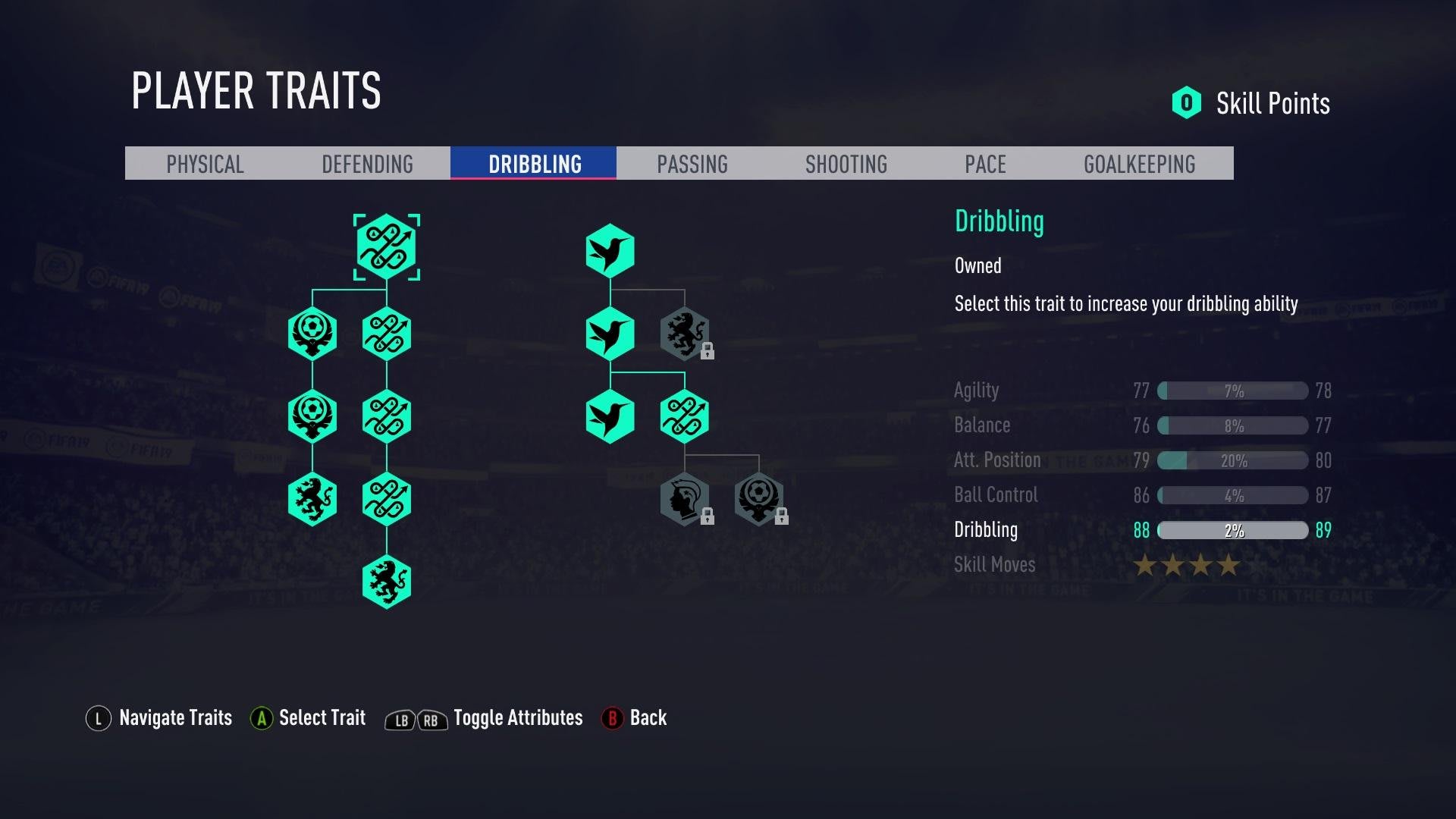Select the highlighted dribbling trait with selection brackets
The width and height of the screenshot is (1456, 819).
tap(387, 247)
